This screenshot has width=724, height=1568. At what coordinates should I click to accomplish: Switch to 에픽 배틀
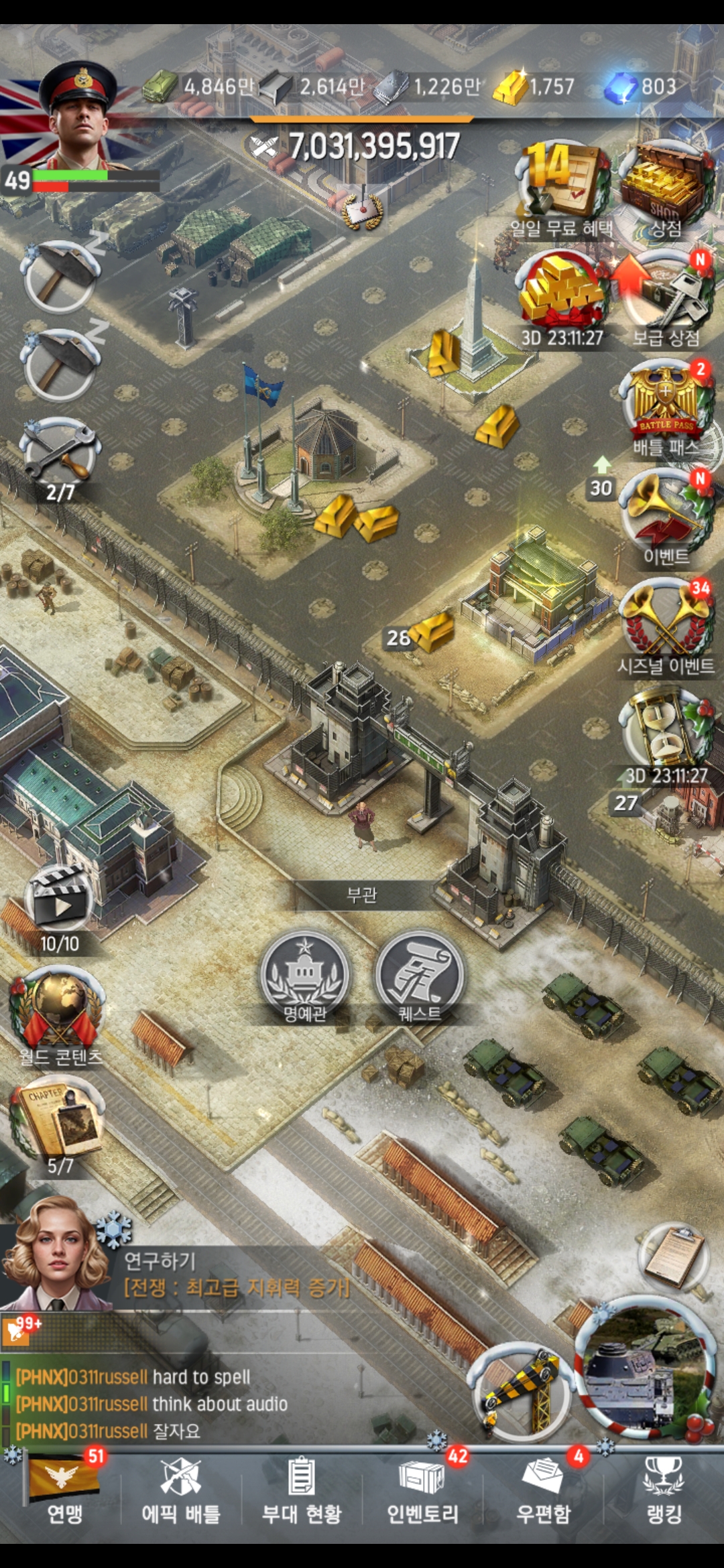[181, 1491]
